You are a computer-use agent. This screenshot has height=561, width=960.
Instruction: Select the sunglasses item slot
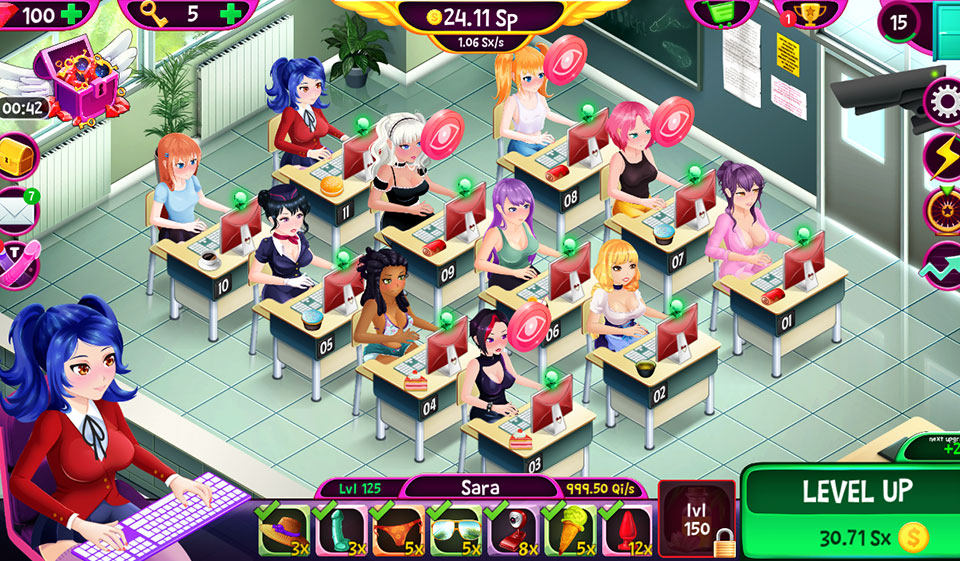point(454,529)
